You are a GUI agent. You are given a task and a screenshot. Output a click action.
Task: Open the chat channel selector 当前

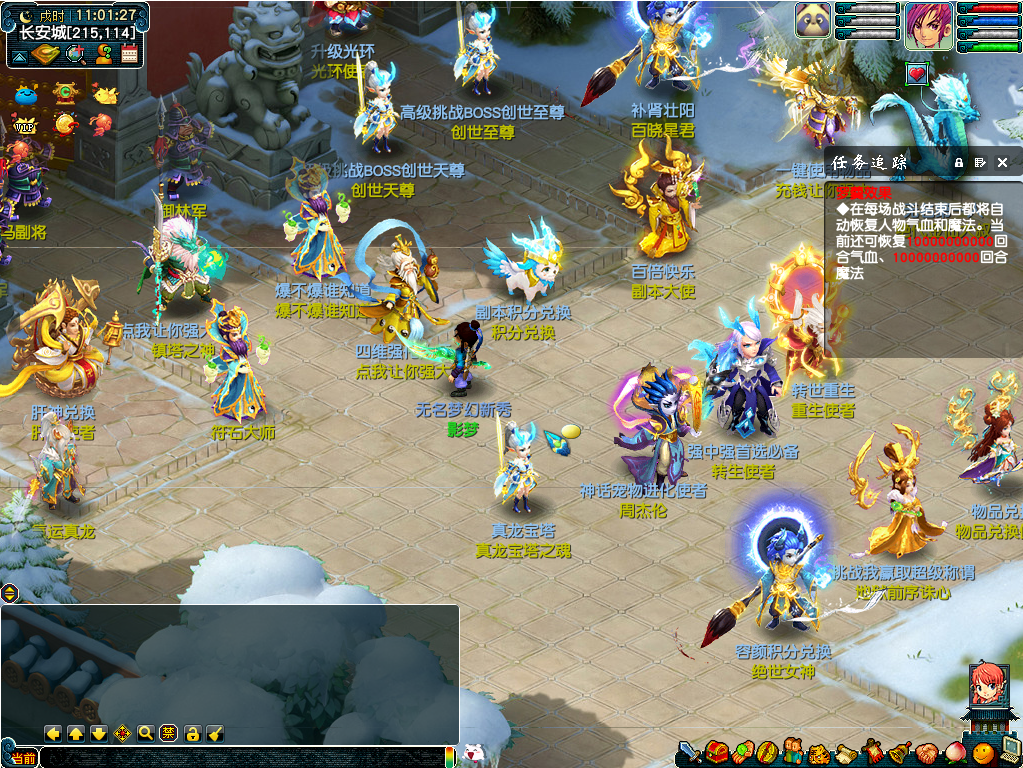(22, 757)
